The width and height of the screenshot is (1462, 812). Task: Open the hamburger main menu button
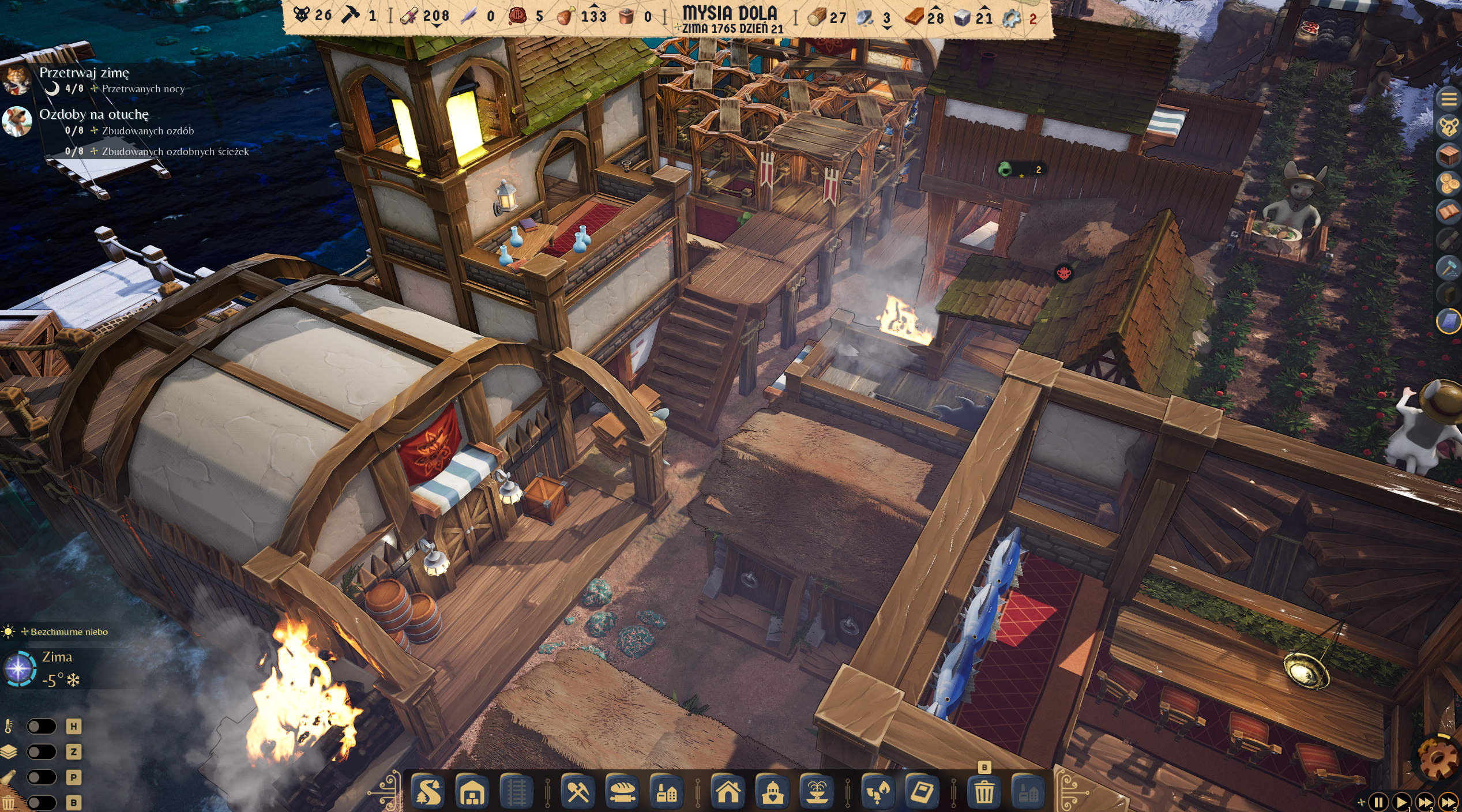pyautogui.click(x=1449, y=99)
